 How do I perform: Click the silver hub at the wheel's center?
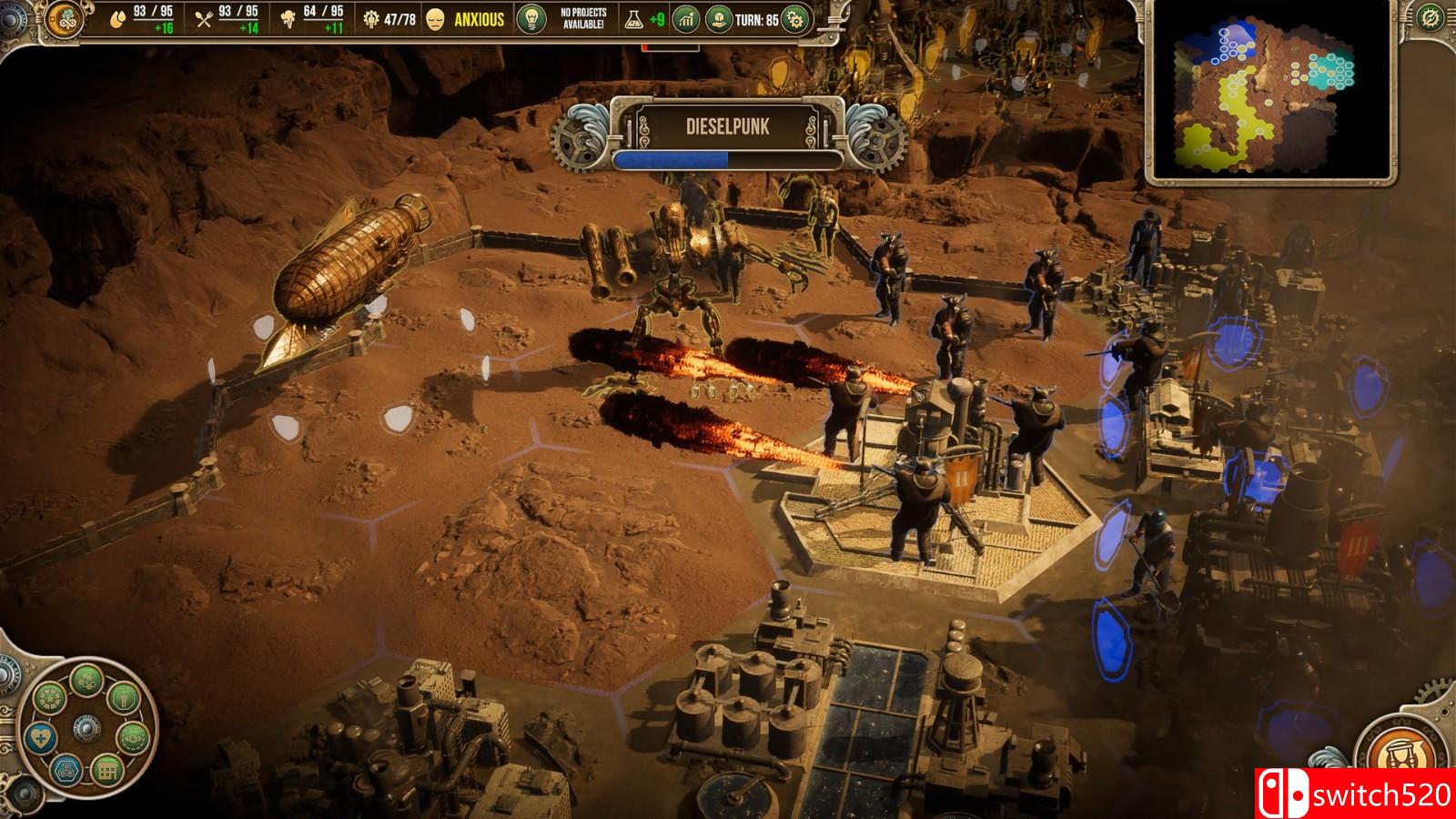pos(86,729)
